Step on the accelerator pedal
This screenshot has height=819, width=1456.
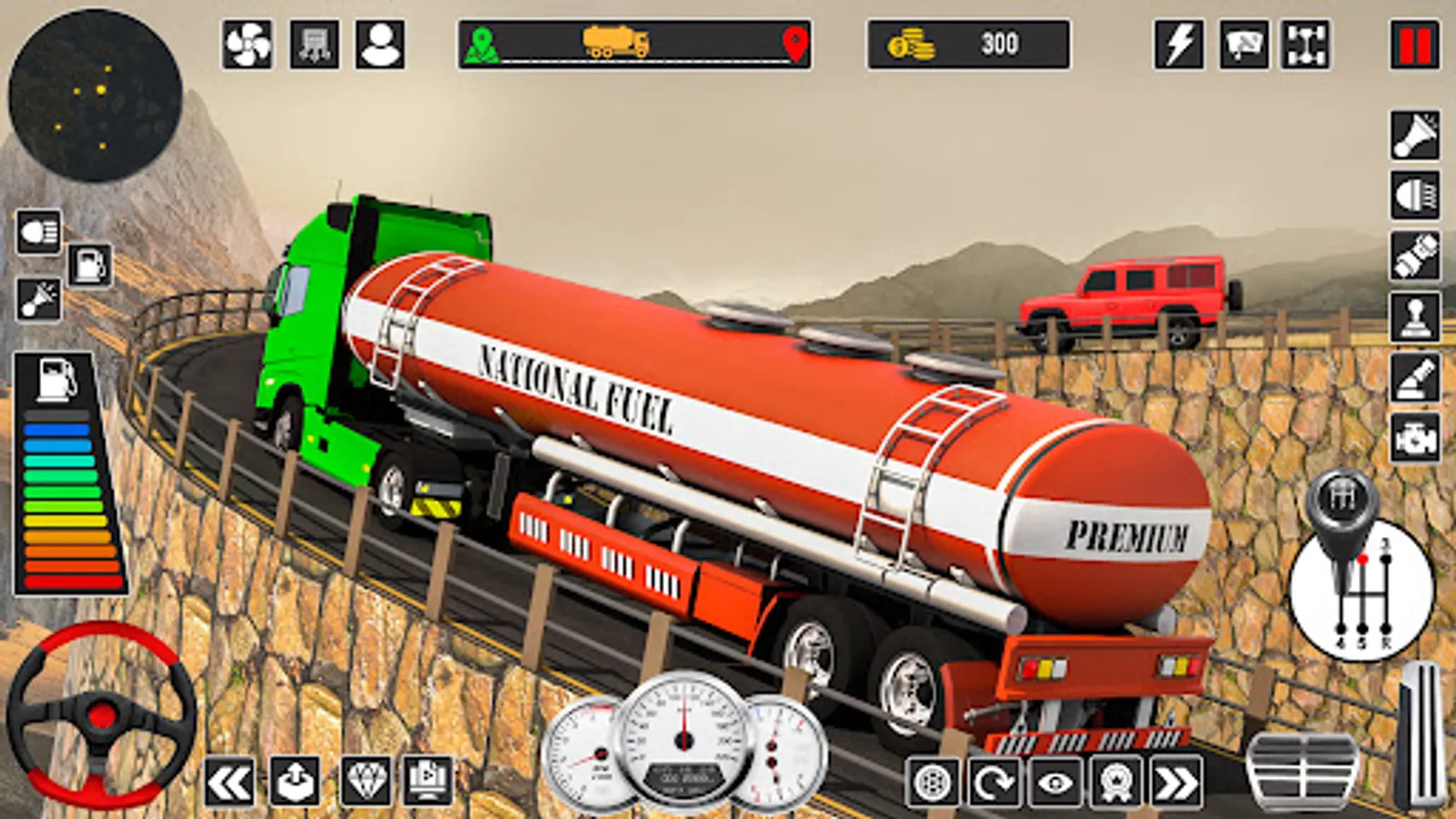point(1420,735)
